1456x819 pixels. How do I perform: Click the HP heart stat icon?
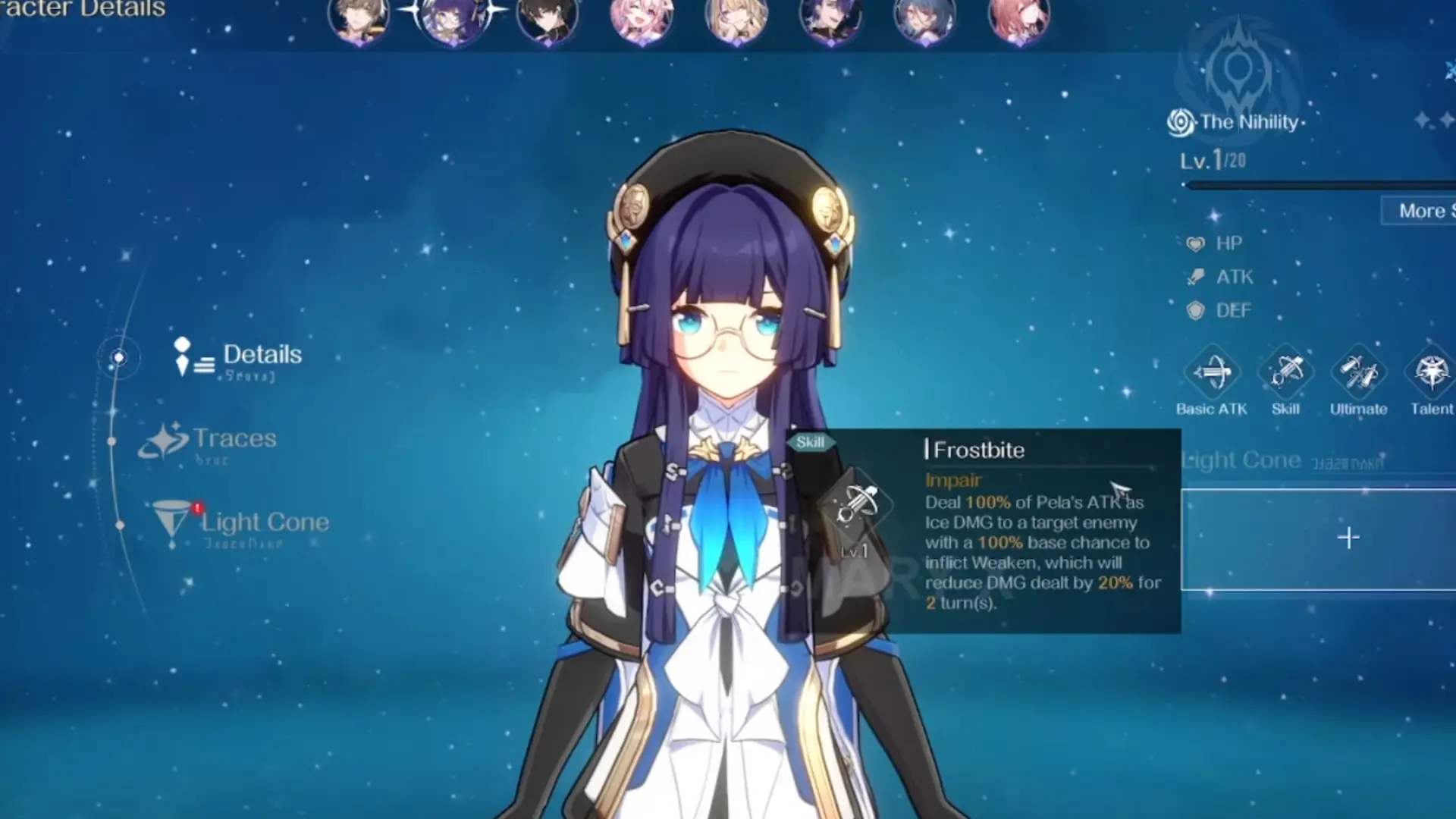tap(1196, 243)
